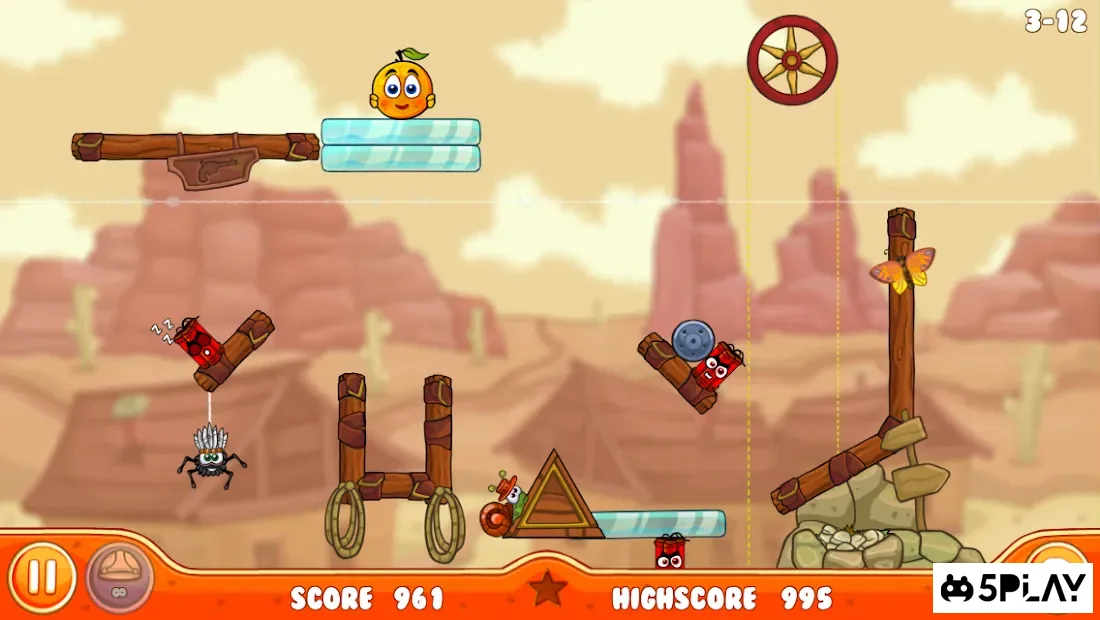Viewport: 1100px width, 620px height.
Task: Pause the game with the pause button
Action: 42,577
